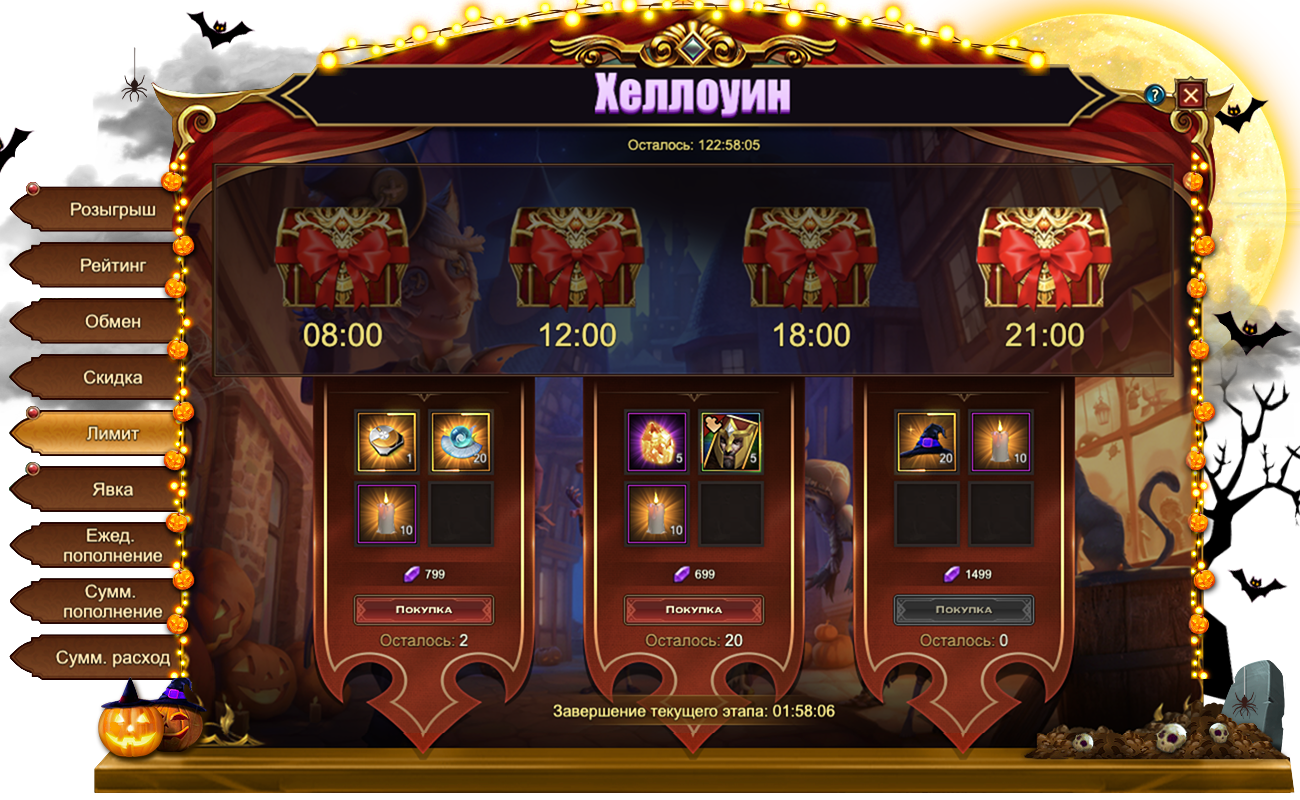Claim the 21:00 gift chest
1300x800 pixels.
[1045, 258]
